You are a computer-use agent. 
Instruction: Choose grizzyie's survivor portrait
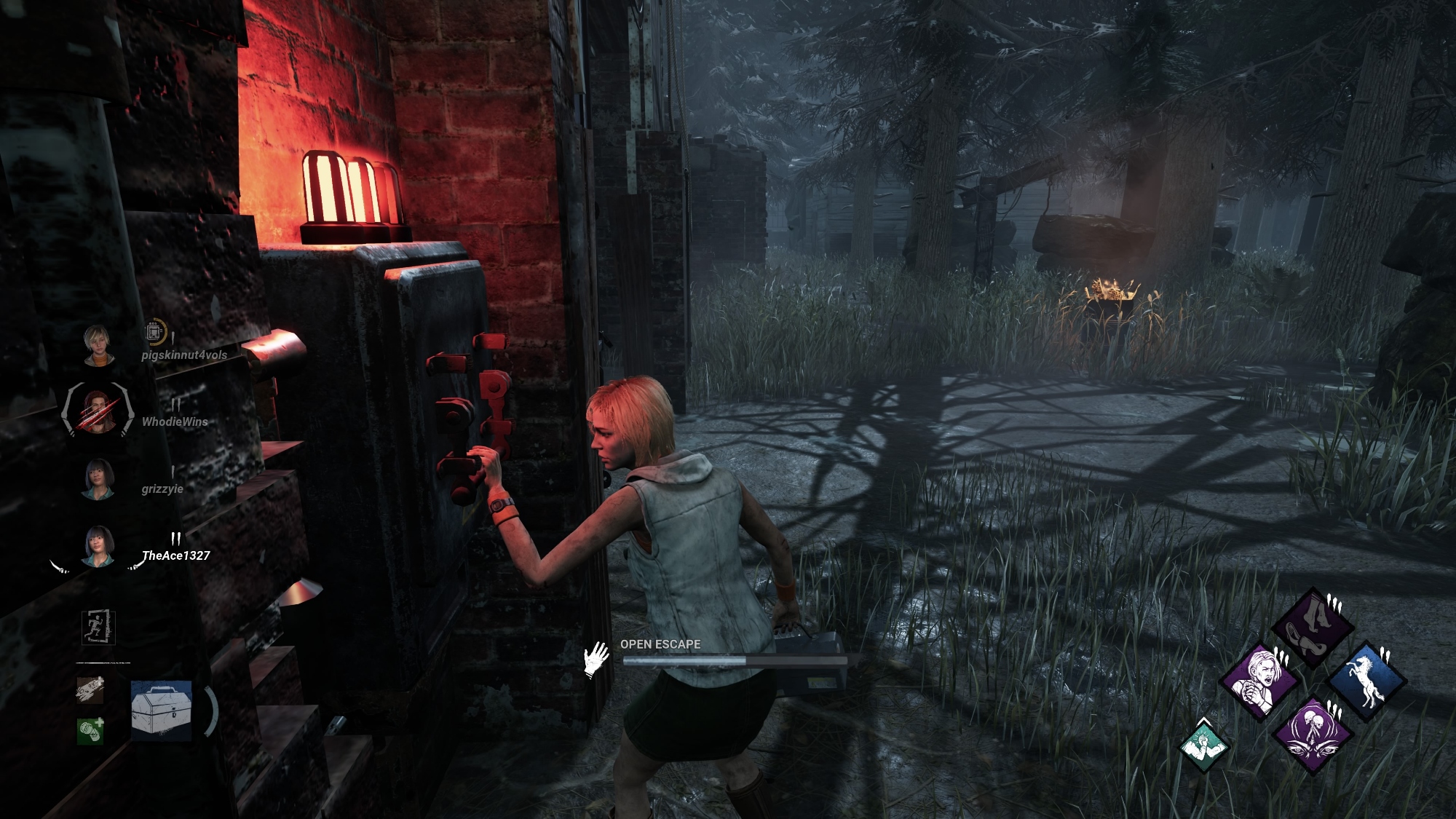click(98, 479)
